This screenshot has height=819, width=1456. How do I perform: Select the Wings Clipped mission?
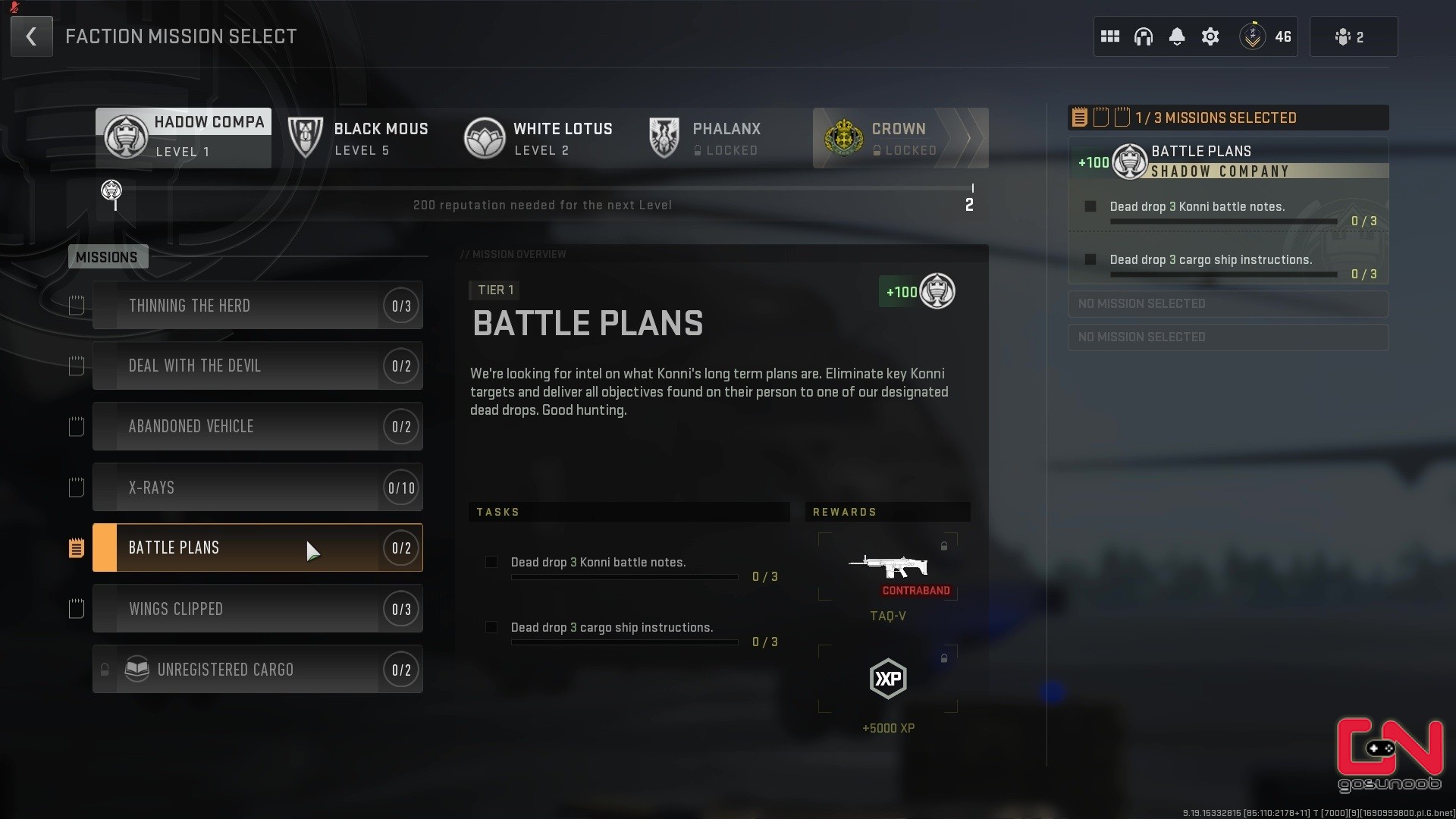click(x=258, y=608)
